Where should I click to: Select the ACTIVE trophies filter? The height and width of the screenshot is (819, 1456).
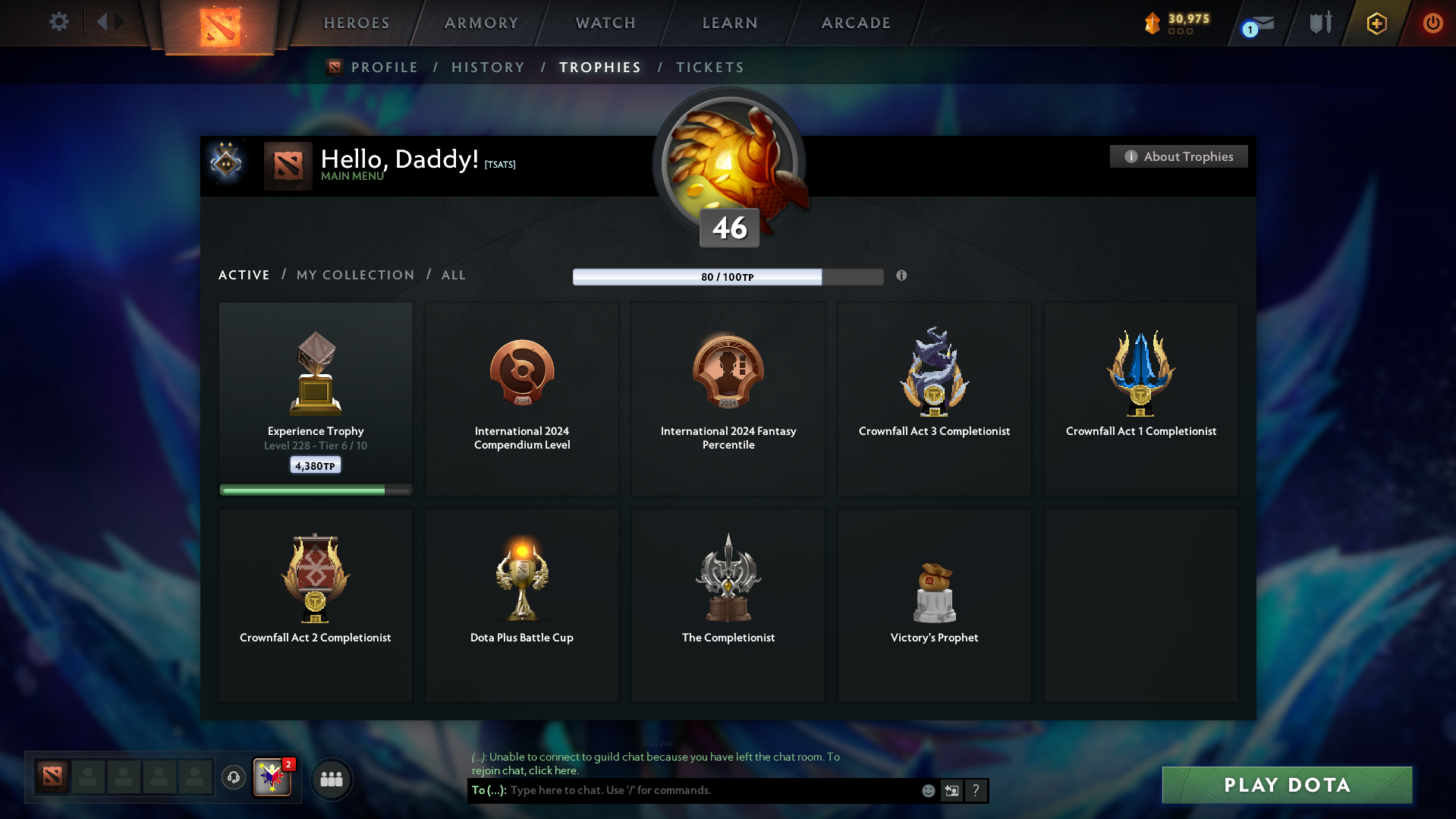(244, 275)
